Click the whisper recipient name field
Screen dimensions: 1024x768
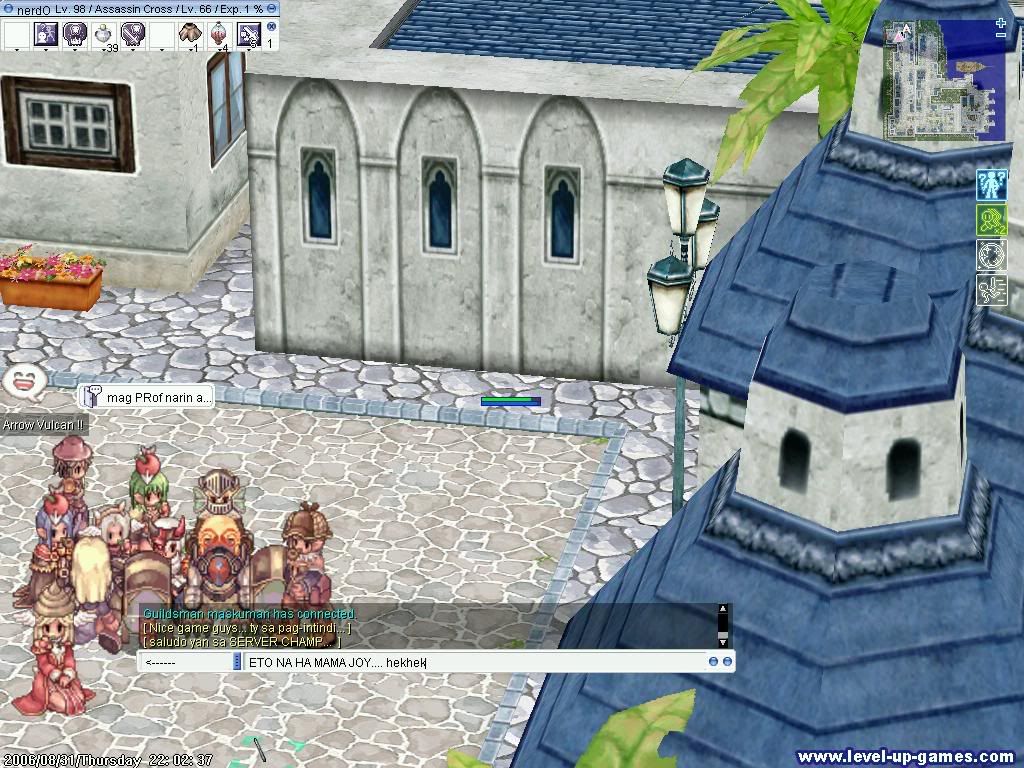click(x=185, y=662)
